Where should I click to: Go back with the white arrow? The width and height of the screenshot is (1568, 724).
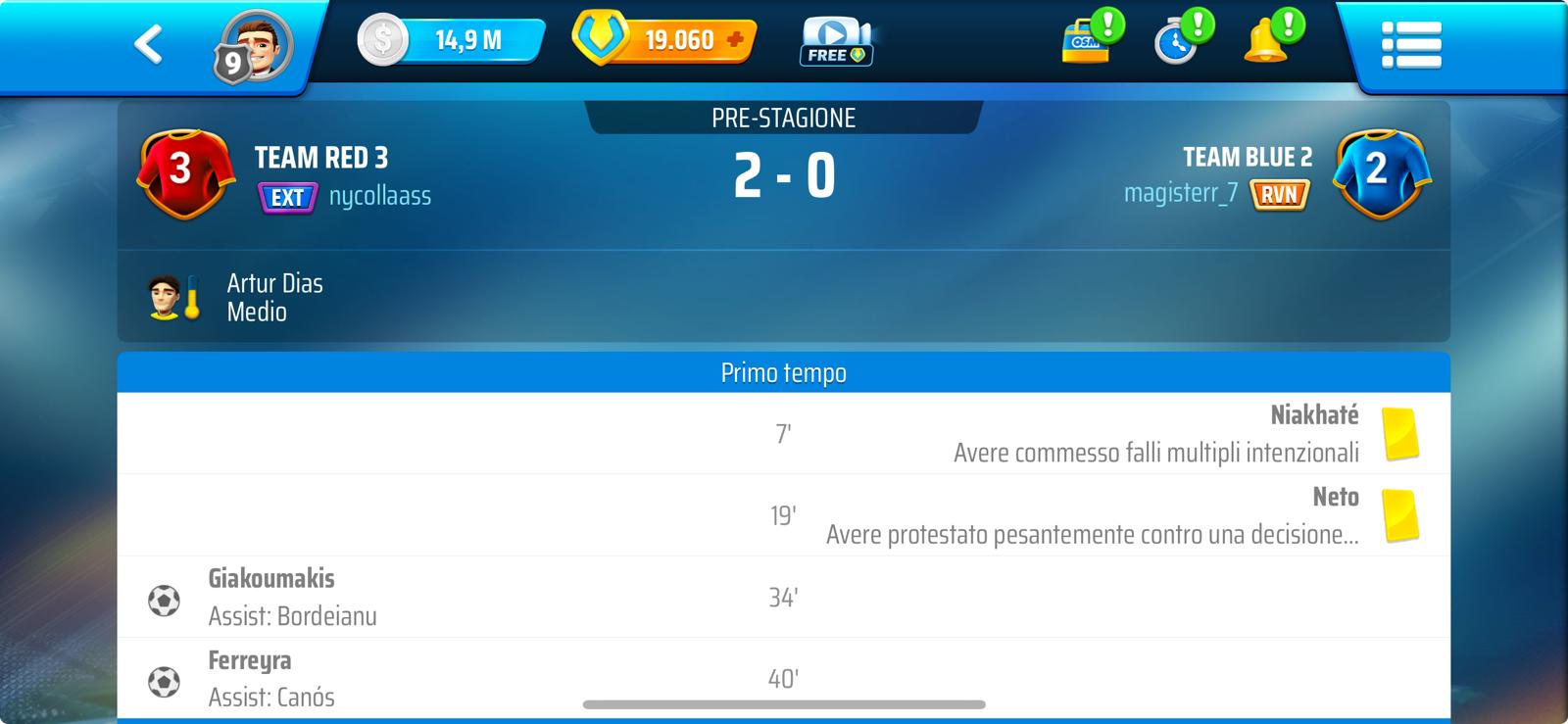[148, 44]
